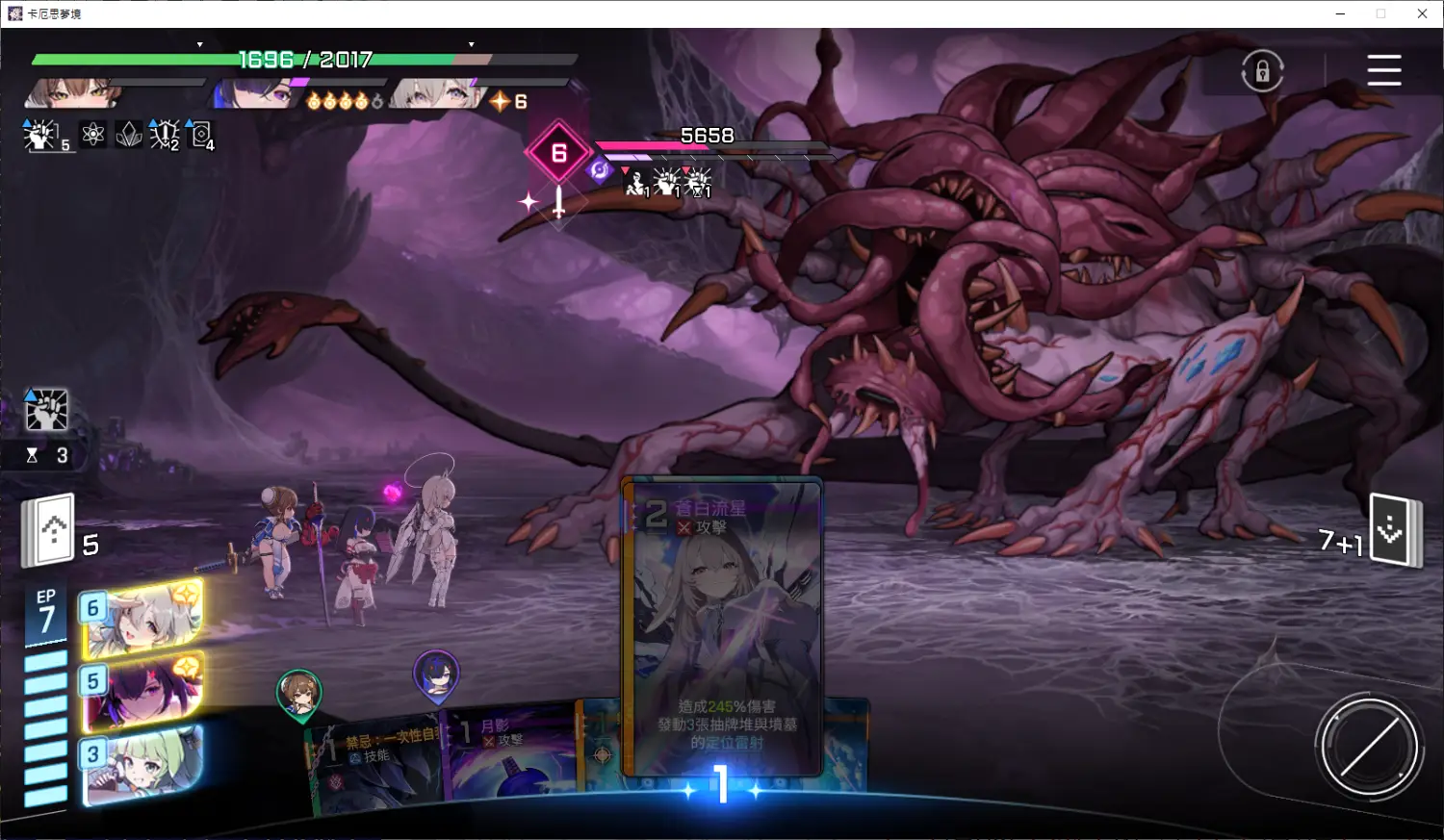
Task: Activate the dark-haired character's 5-cost Ego skill
Action: click(x=142, y=691)
